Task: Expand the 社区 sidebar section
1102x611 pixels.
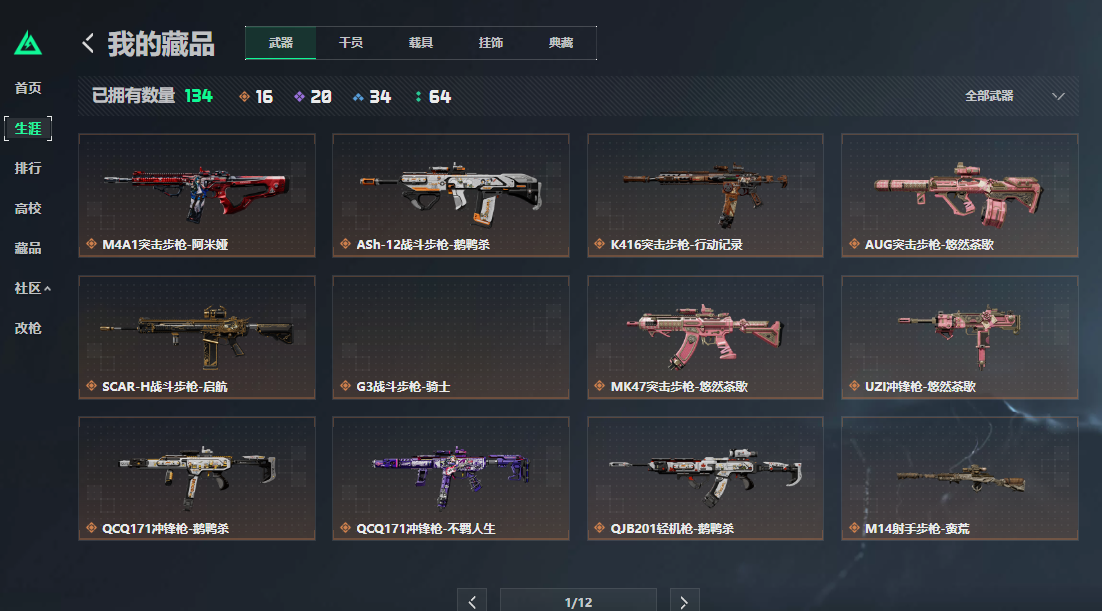Action: tap(32, 288)
